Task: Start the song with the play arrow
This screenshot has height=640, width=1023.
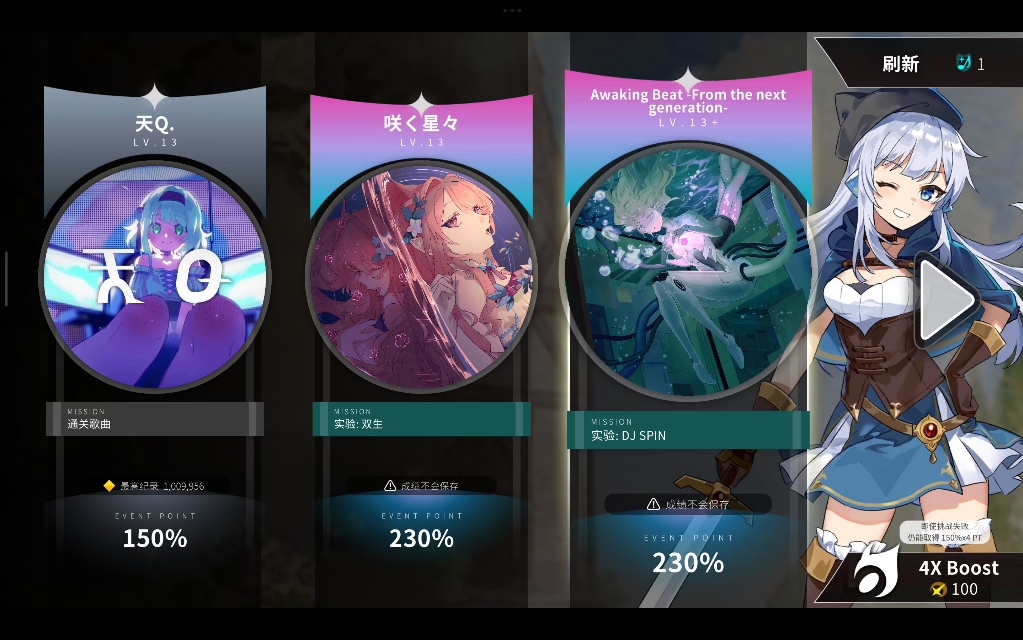Action: [x=946, y=299]
